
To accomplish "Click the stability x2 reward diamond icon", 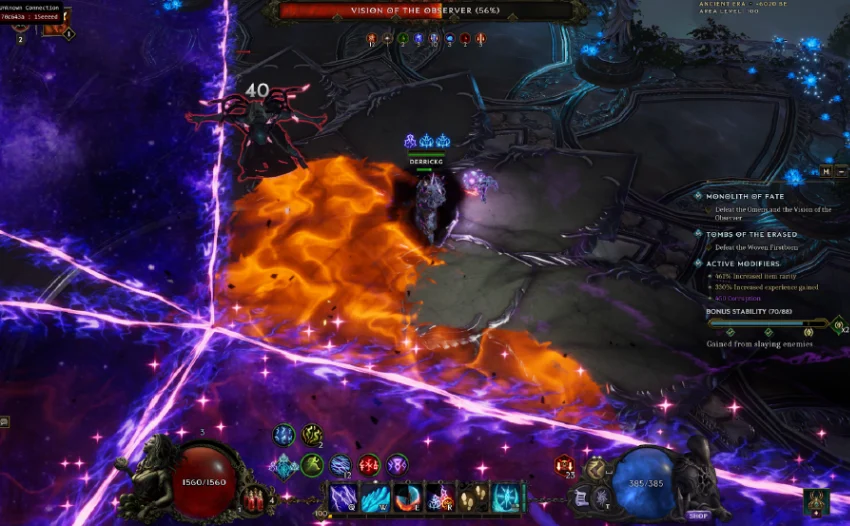I will pos(837,325).
